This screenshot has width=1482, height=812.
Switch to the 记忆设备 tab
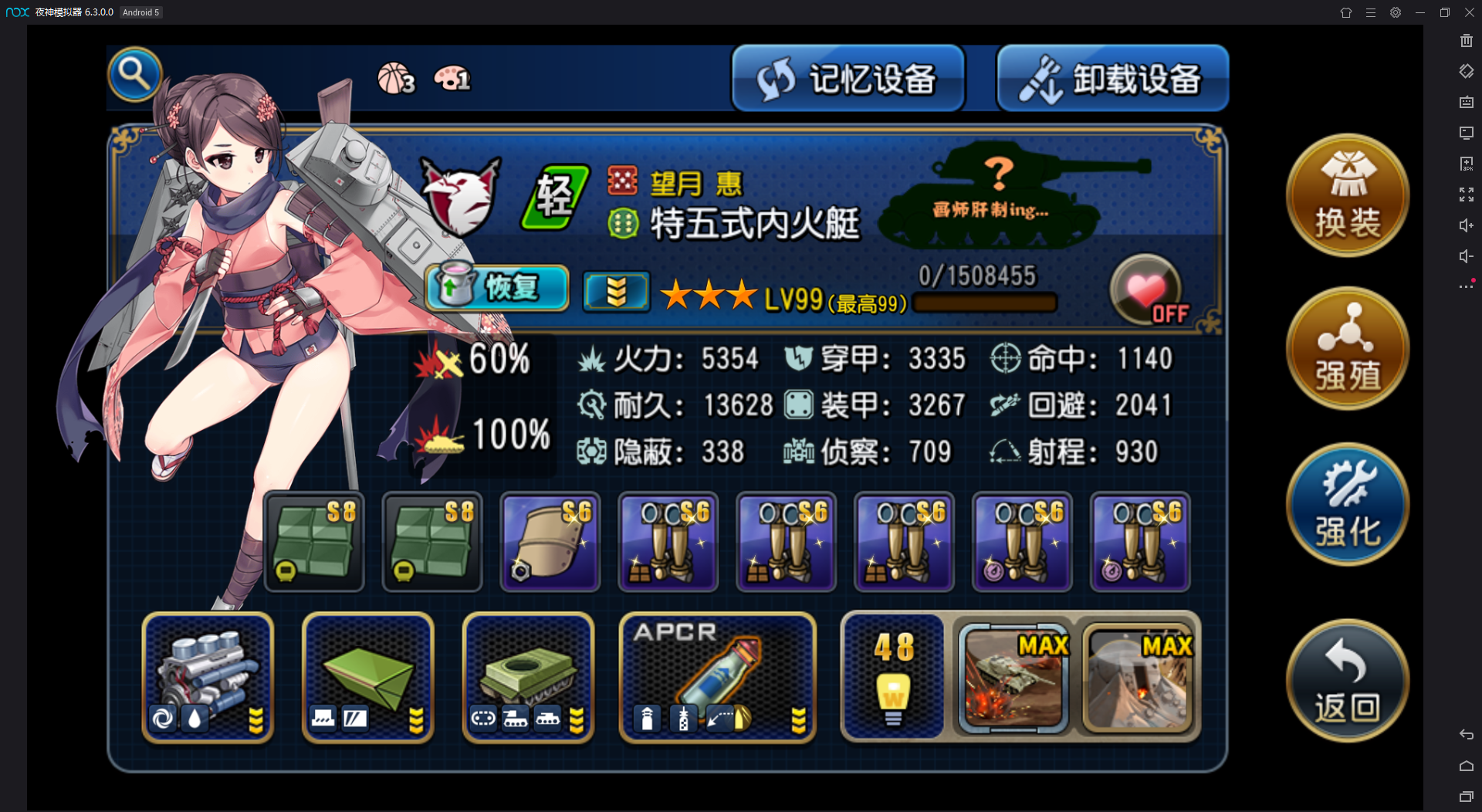click(848, 77)
